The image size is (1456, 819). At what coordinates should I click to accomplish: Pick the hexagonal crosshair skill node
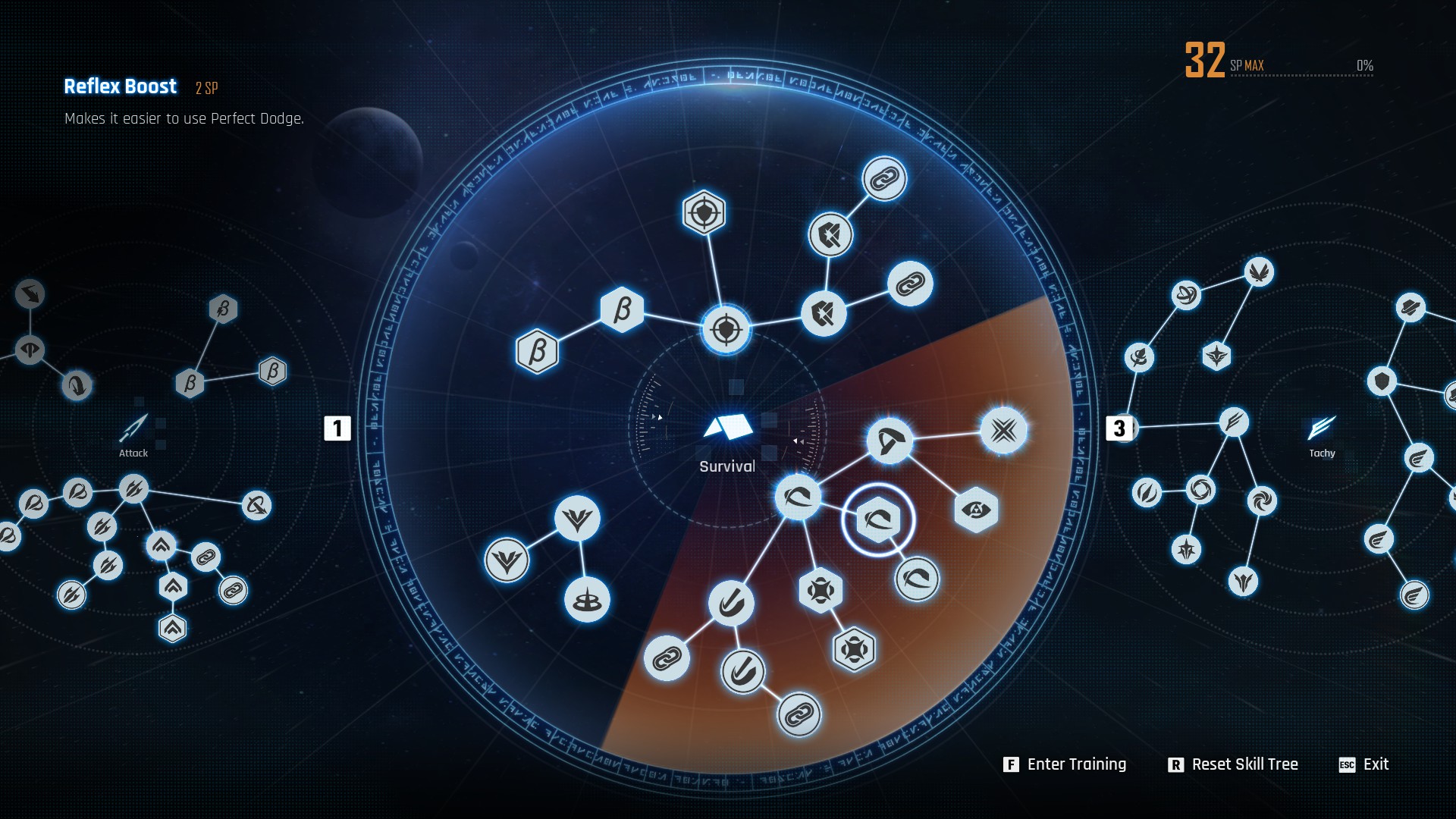[x=704, y=213]
